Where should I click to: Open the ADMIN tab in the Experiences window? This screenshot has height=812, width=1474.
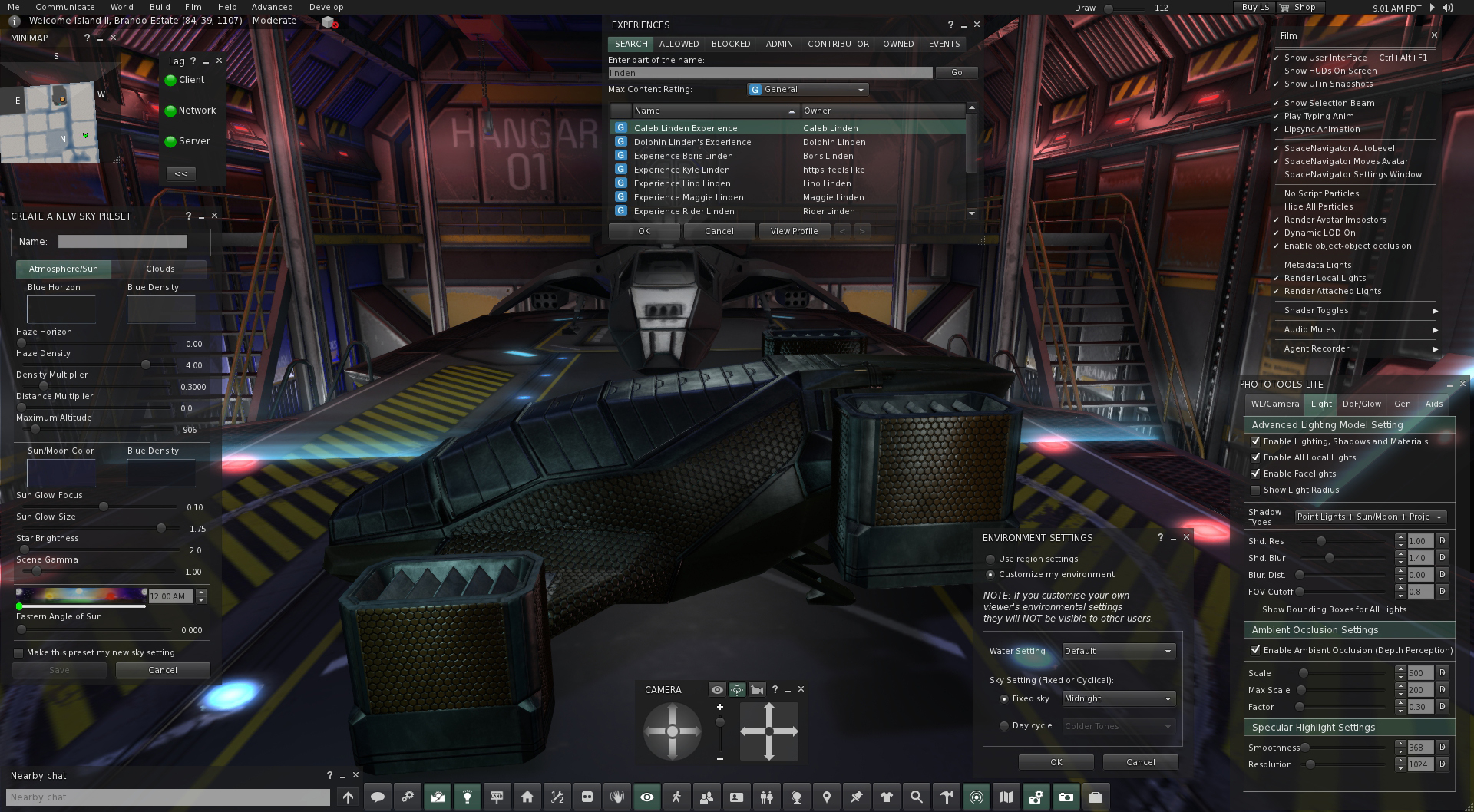click(778, 44)
